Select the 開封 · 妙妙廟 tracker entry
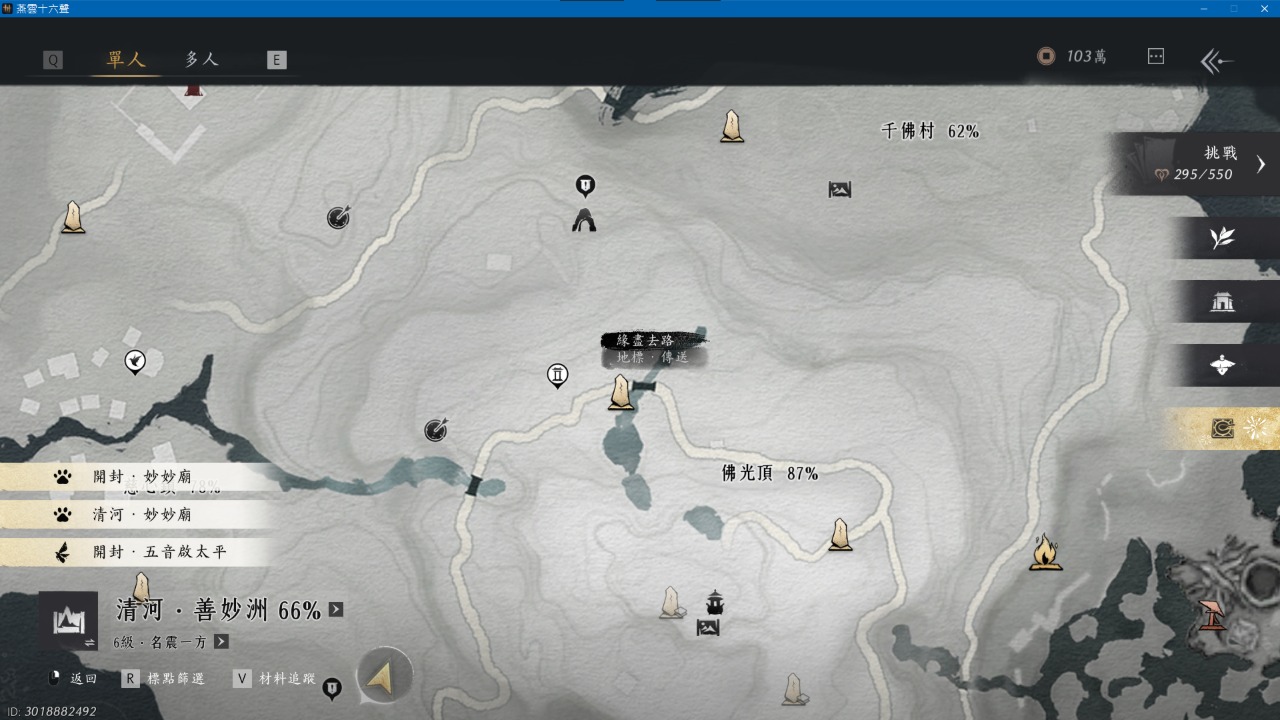This screenshot has height=720, width=1280. click(140, 477)
